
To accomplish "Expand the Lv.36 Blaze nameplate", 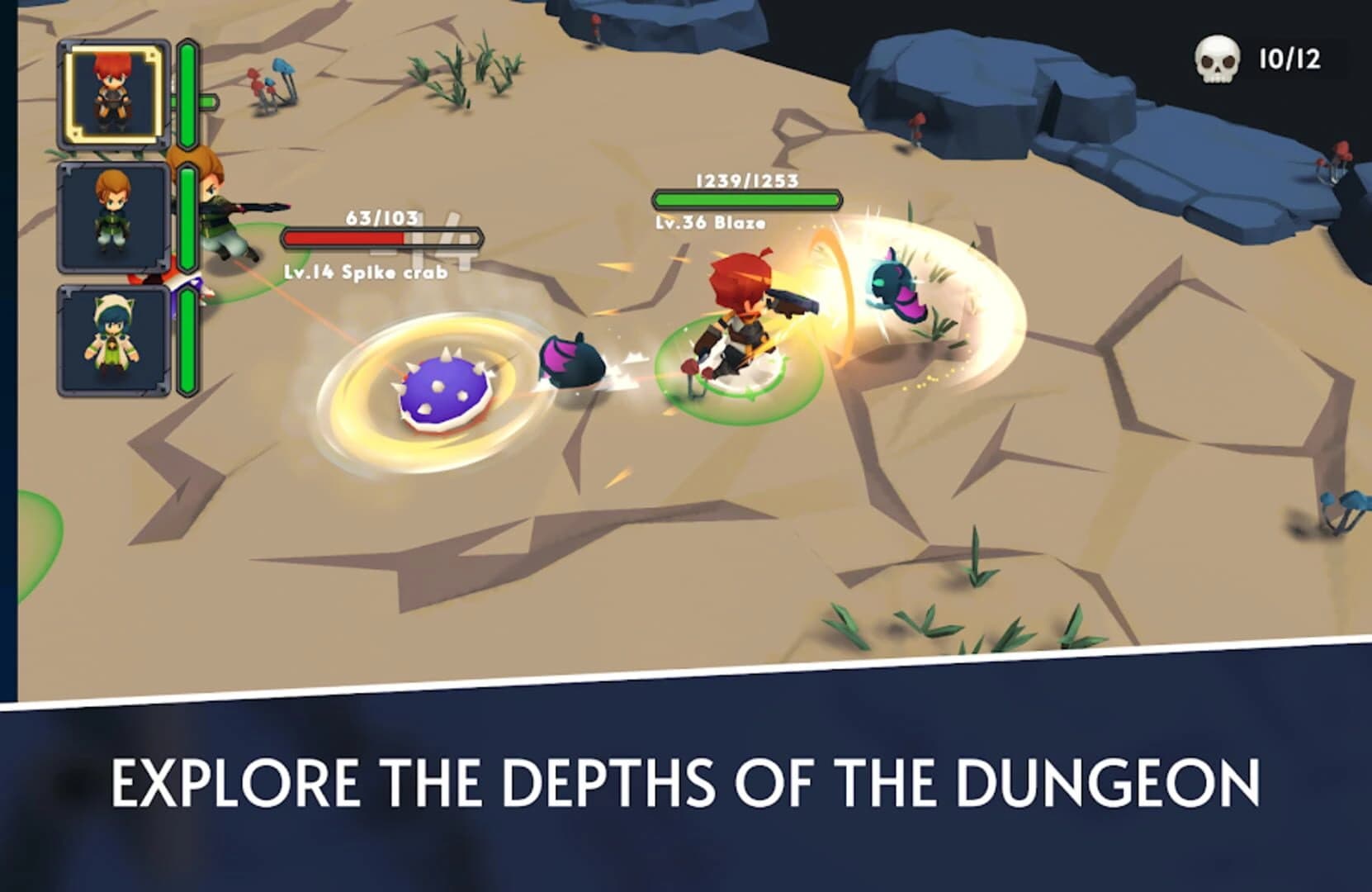I will 712,222.
